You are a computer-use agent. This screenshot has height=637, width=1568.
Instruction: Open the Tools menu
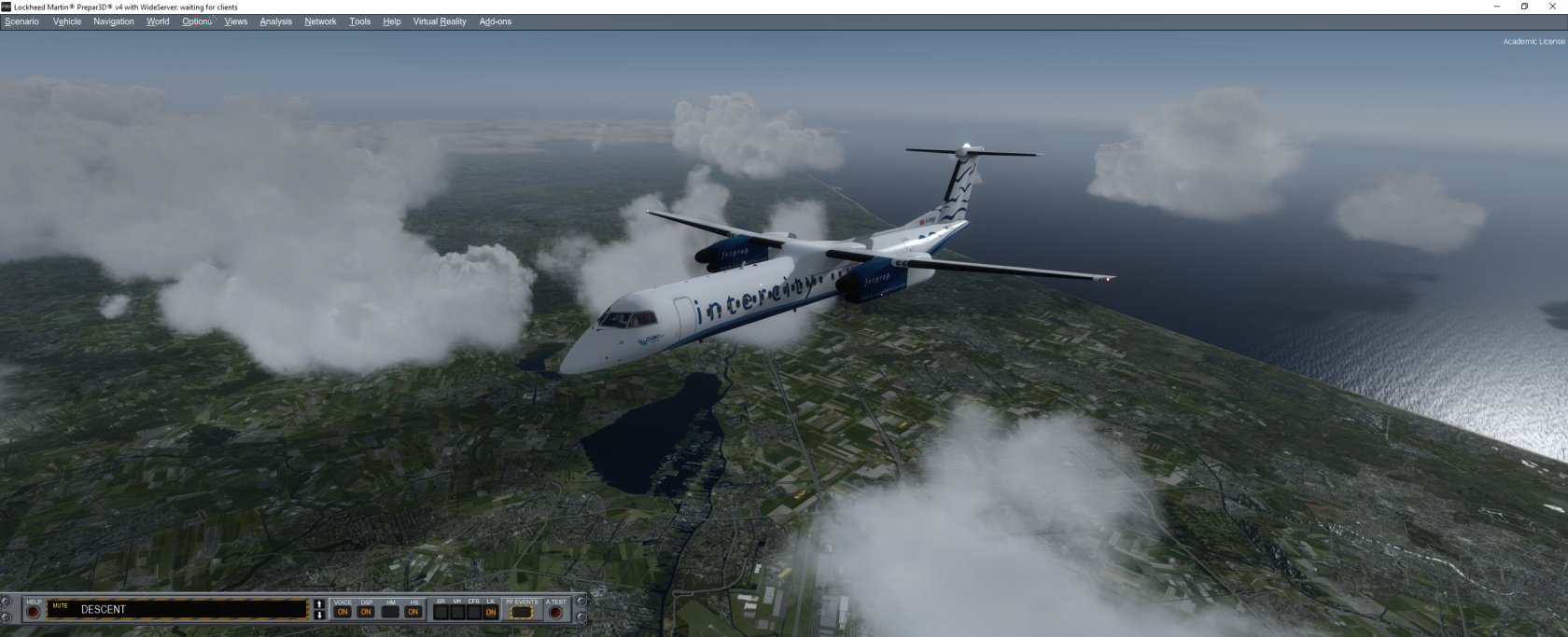point(359,21)
